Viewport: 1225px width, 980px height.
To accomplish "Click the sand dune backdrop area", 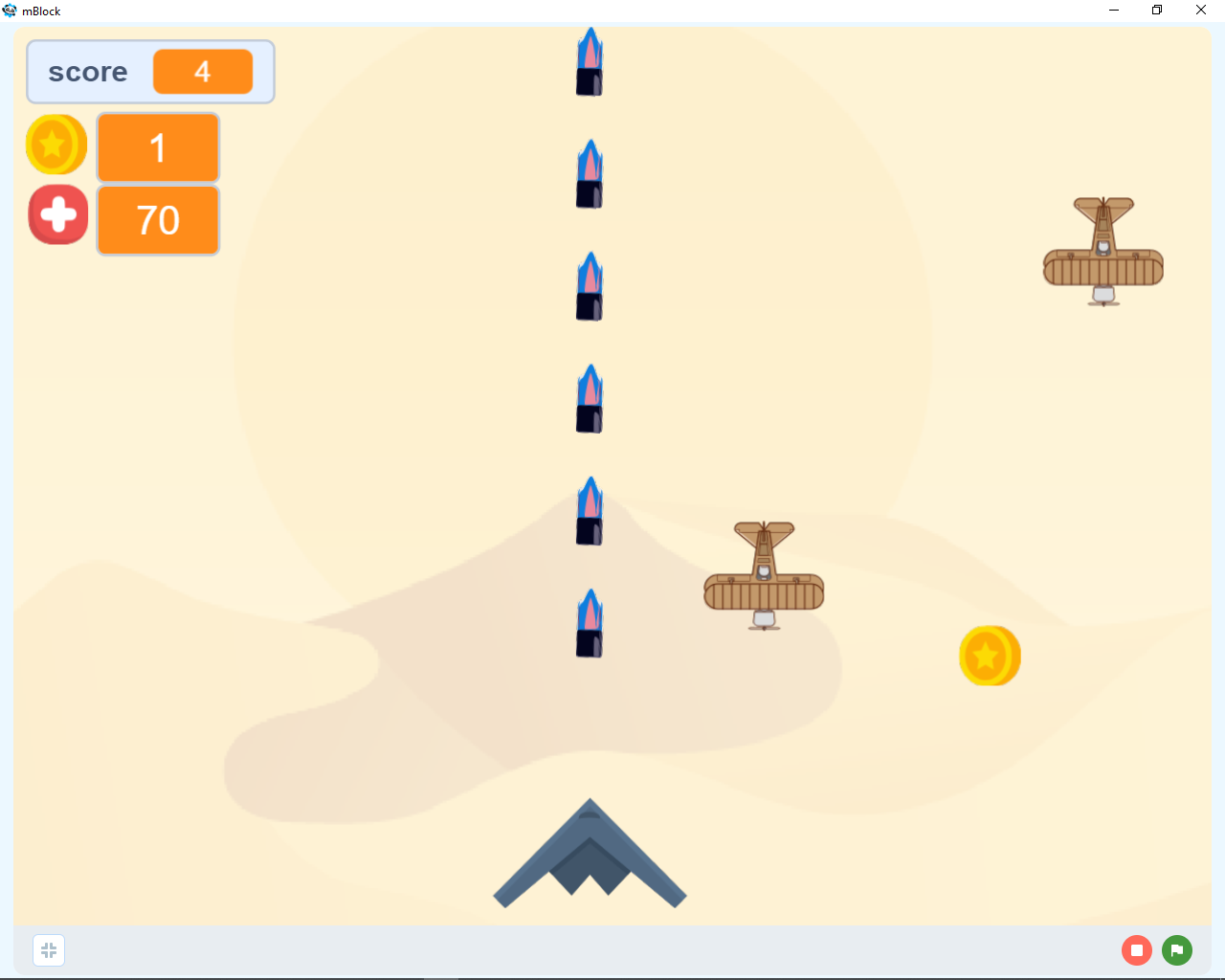I will point(335,766).
